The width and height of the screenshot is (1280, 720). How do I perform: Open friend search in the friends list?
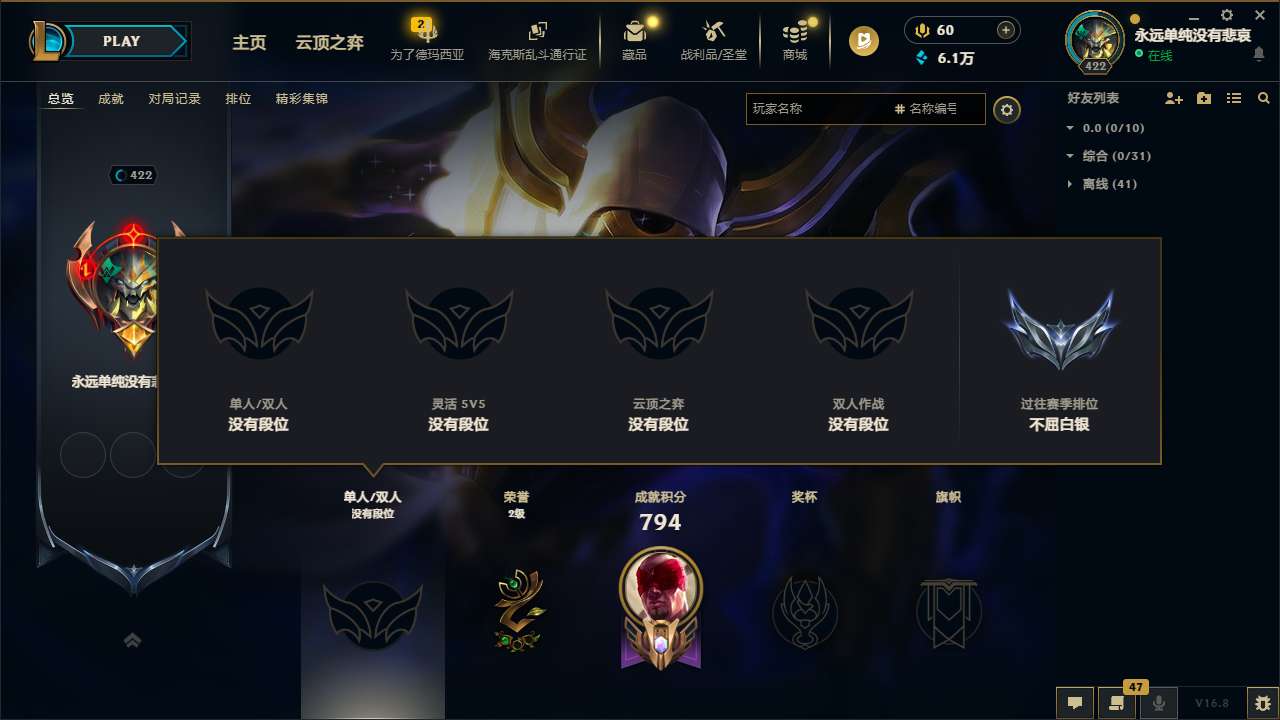[1264, 98]
